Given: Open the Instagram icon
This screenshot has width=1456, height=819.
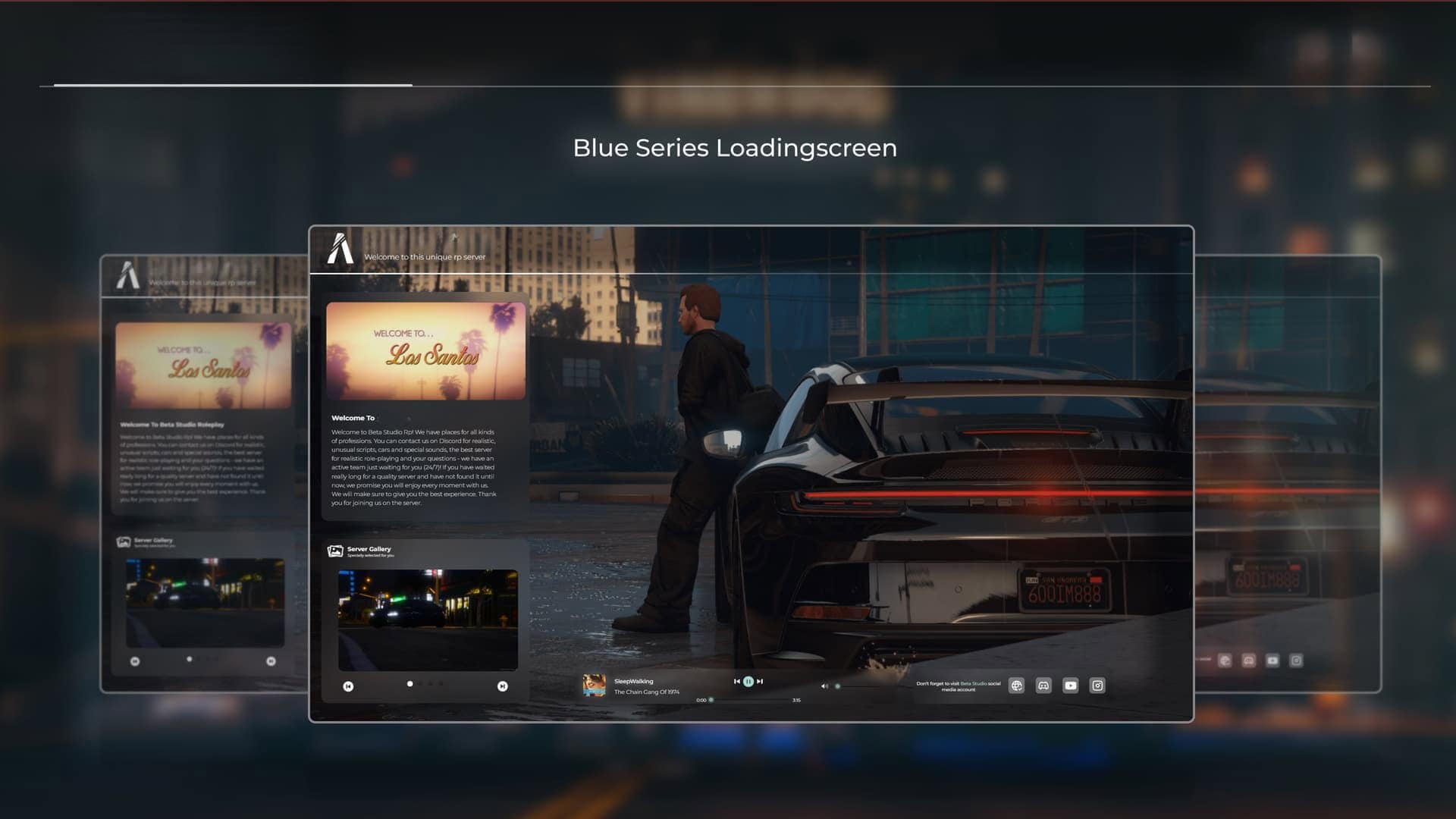Looking at the screenshot, I should pos(1097,685).
